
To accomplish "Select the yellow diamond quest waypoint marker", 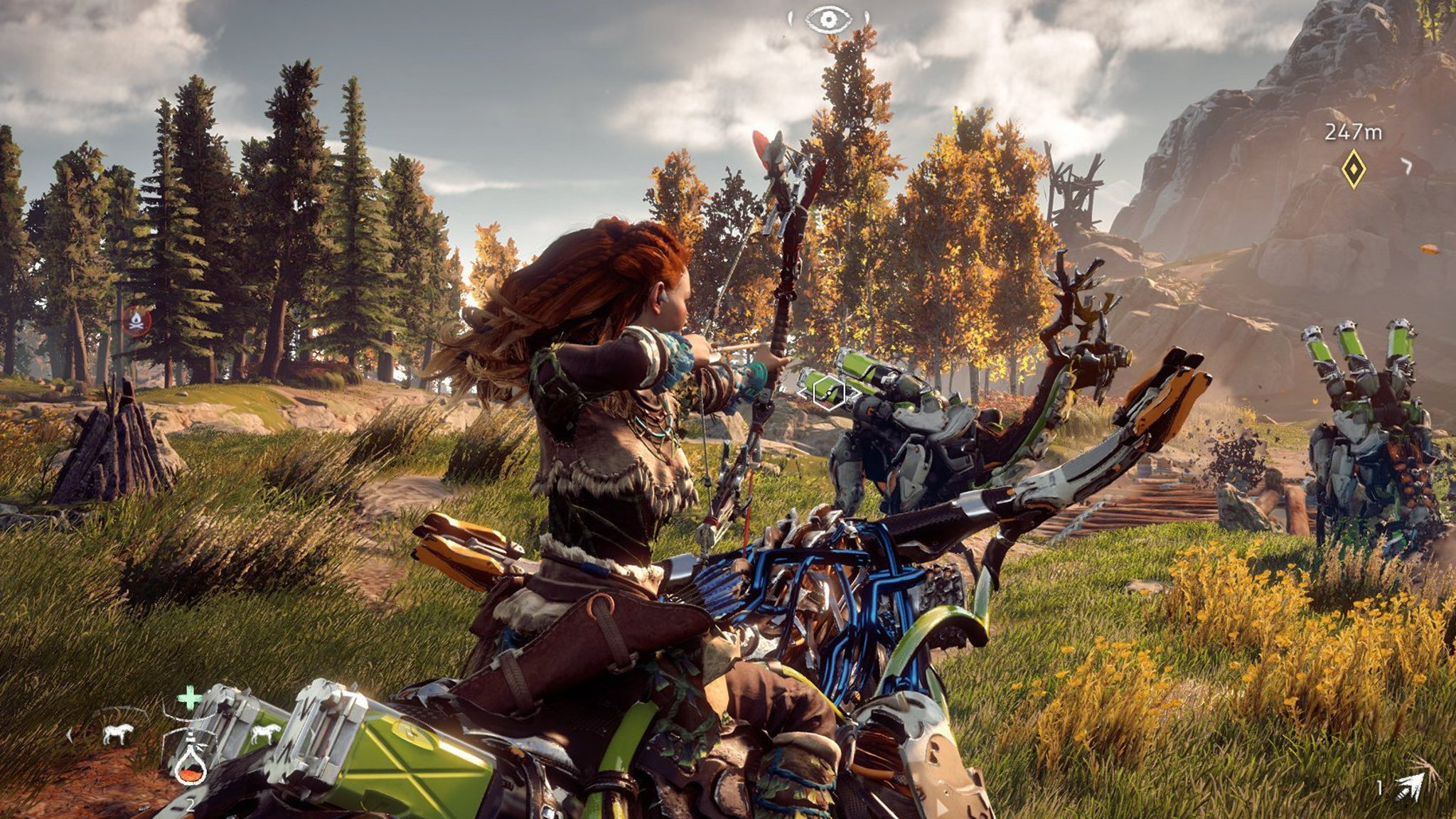I will 1353,168.
